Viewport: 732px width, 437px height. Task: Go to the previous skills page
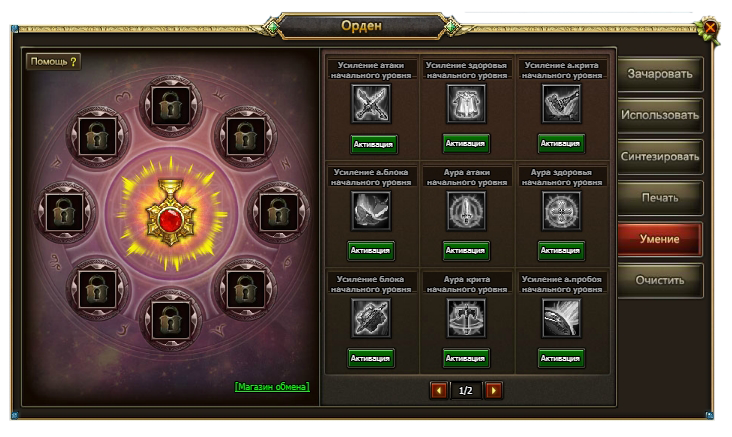coord(437,390)
